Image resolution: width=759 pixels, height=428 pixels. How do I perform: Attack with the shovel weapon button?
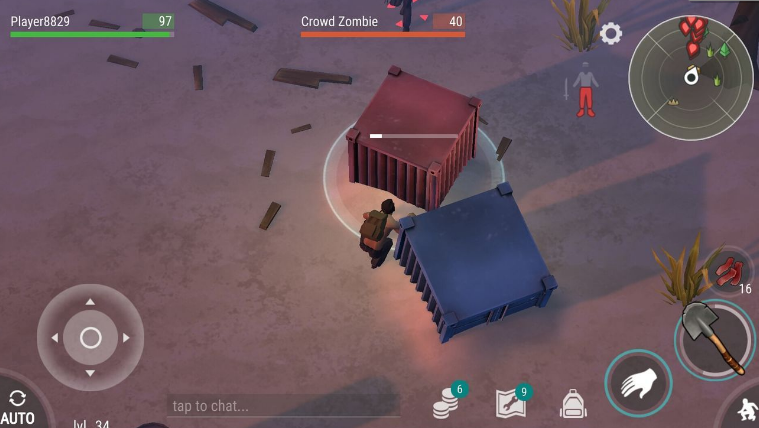tap(714, 339)
